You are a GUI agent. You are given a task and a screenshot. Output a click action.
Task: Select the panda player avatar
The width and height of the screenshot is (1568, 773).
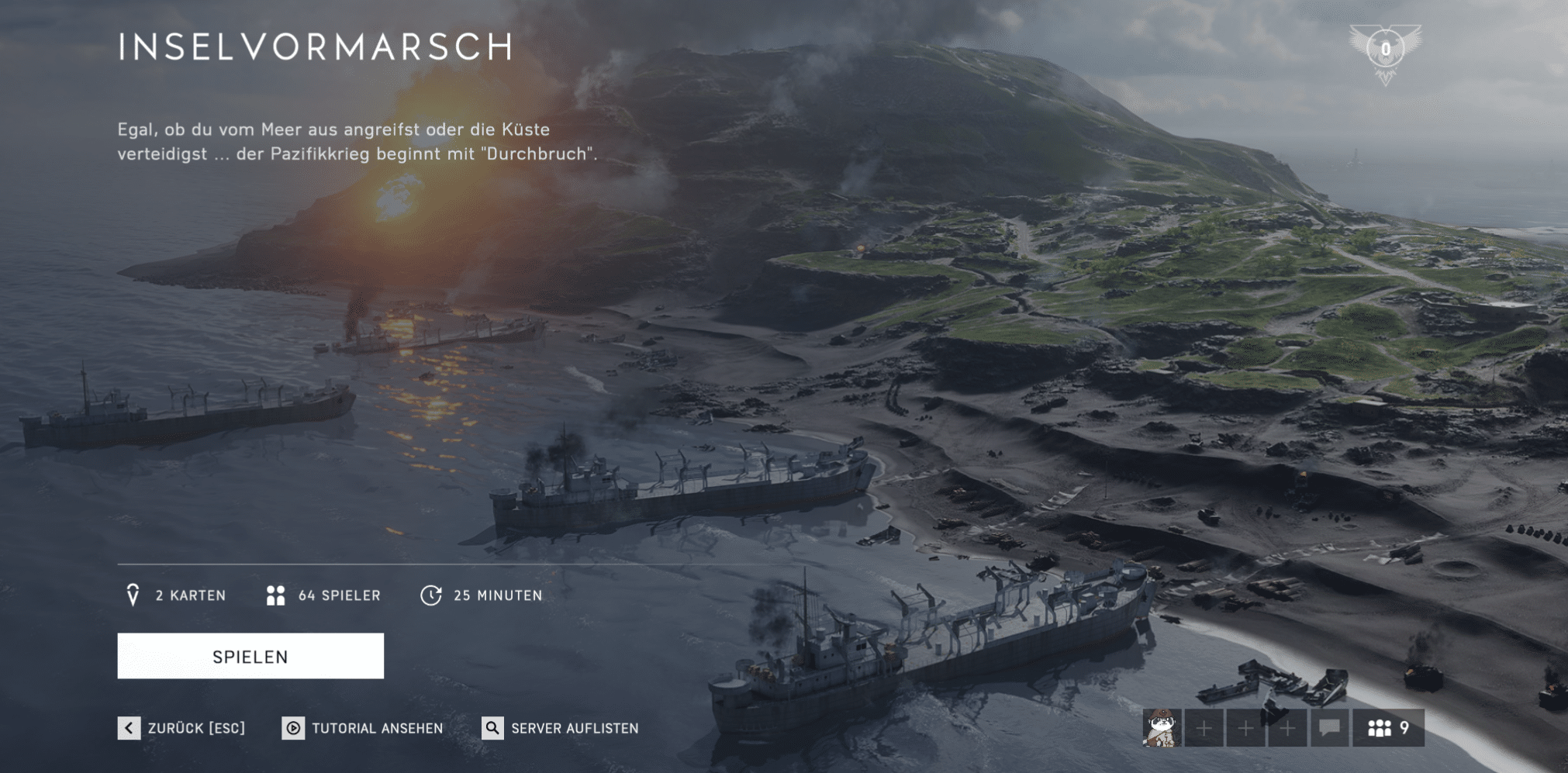click(x=1162, y=728)
